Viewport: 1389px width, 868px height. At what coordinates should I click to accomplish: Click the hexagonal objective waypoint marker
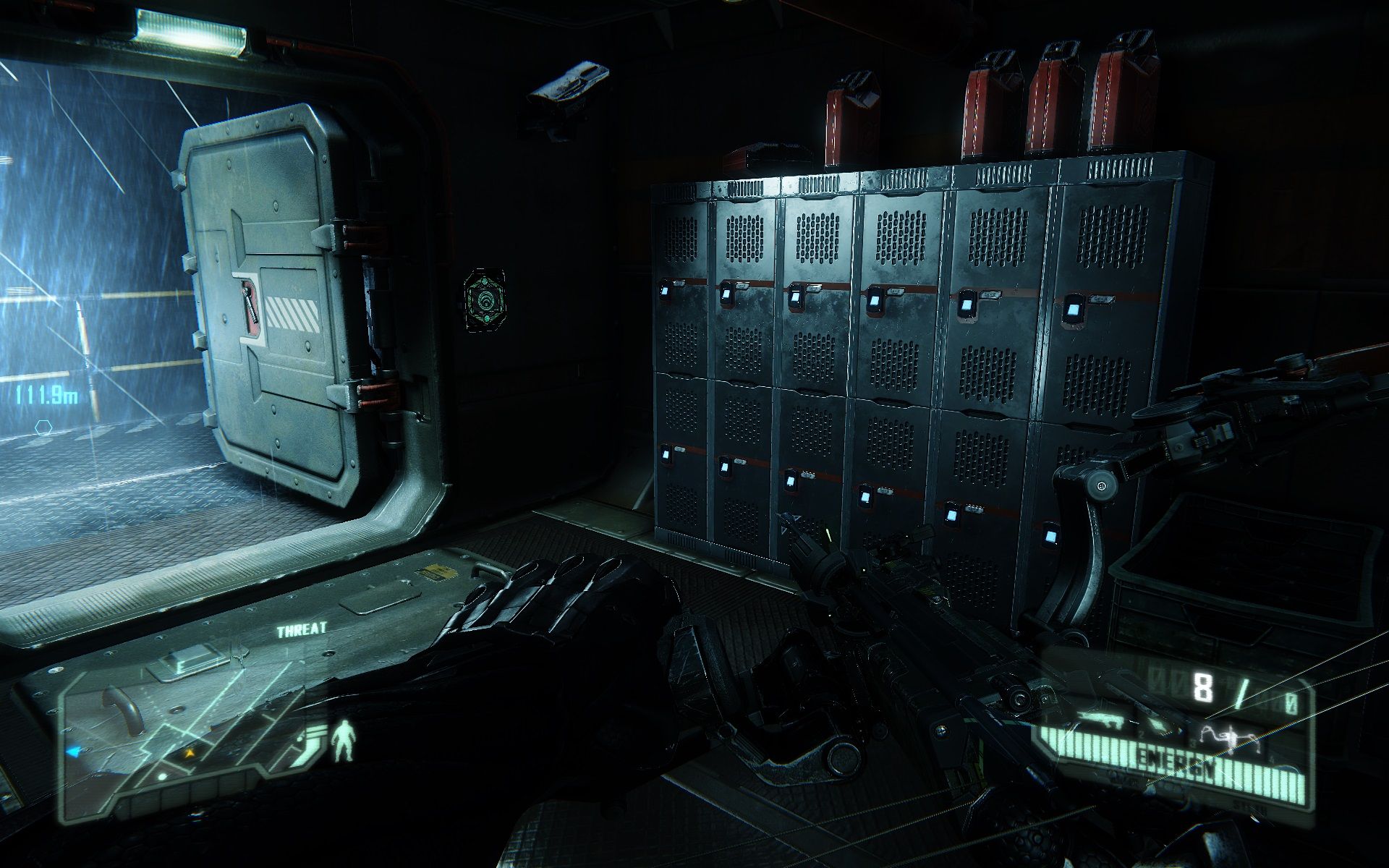click(x=43, y=428)
